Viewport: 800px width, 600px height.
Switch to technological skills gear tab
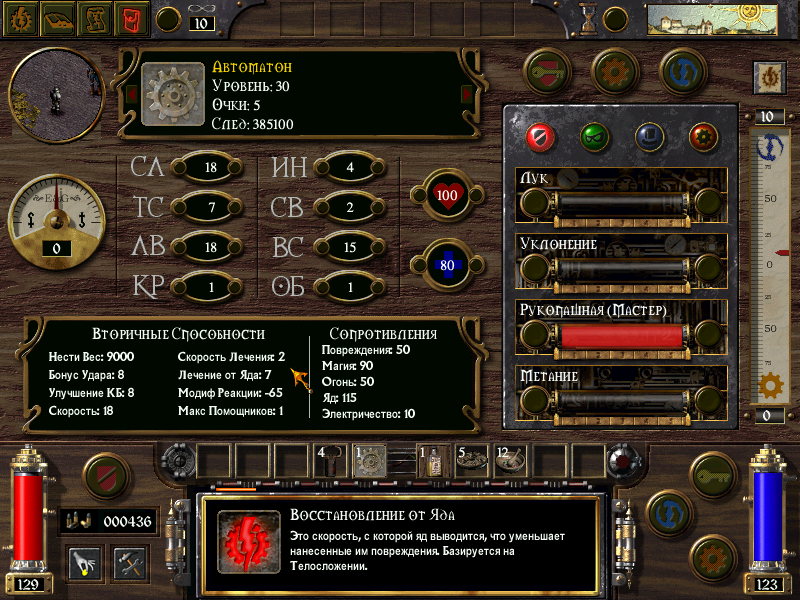(703, 135)
